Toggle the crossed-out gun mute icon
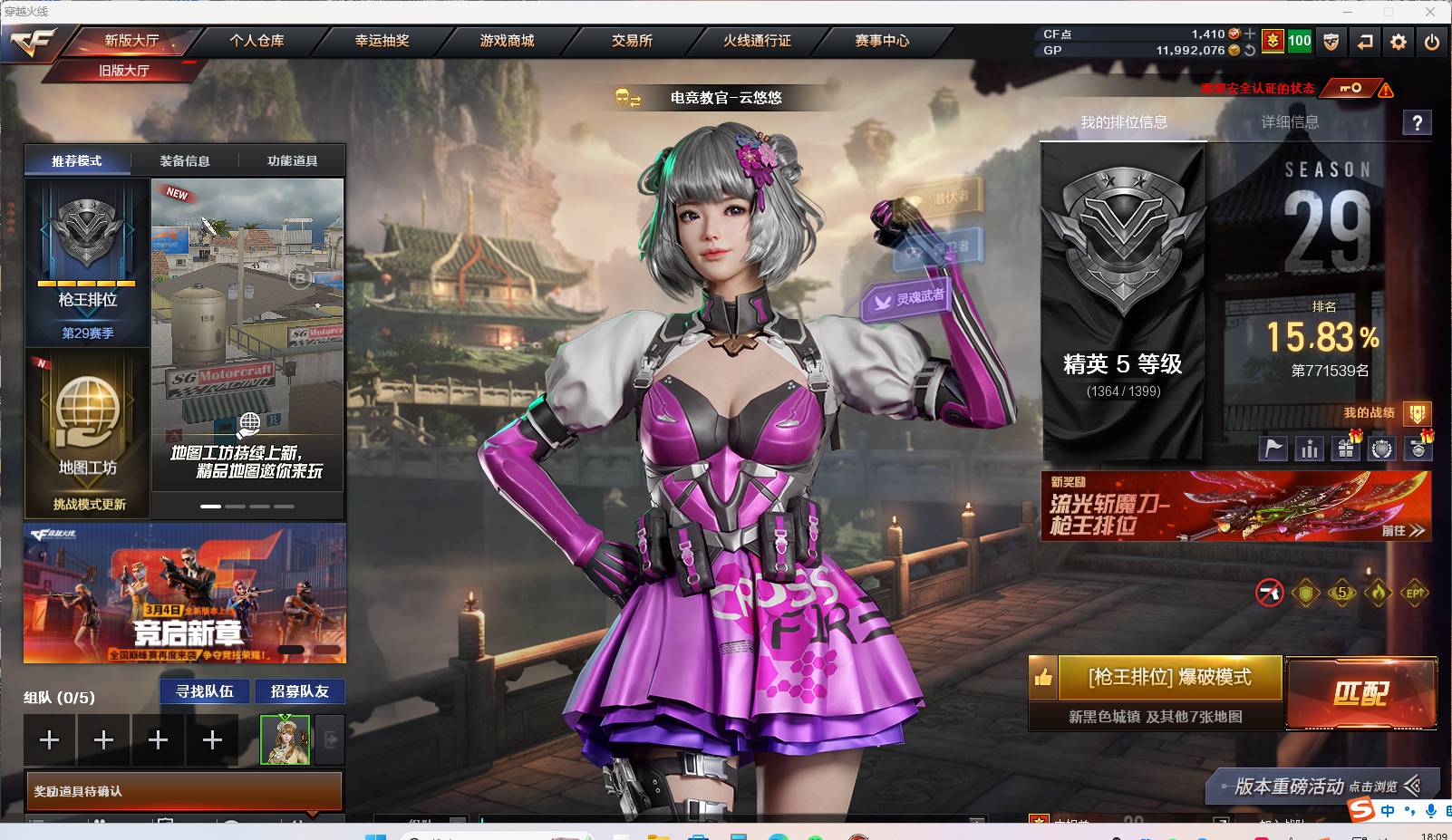This screenshot has height=840, width=1452. pos(1267,590)
